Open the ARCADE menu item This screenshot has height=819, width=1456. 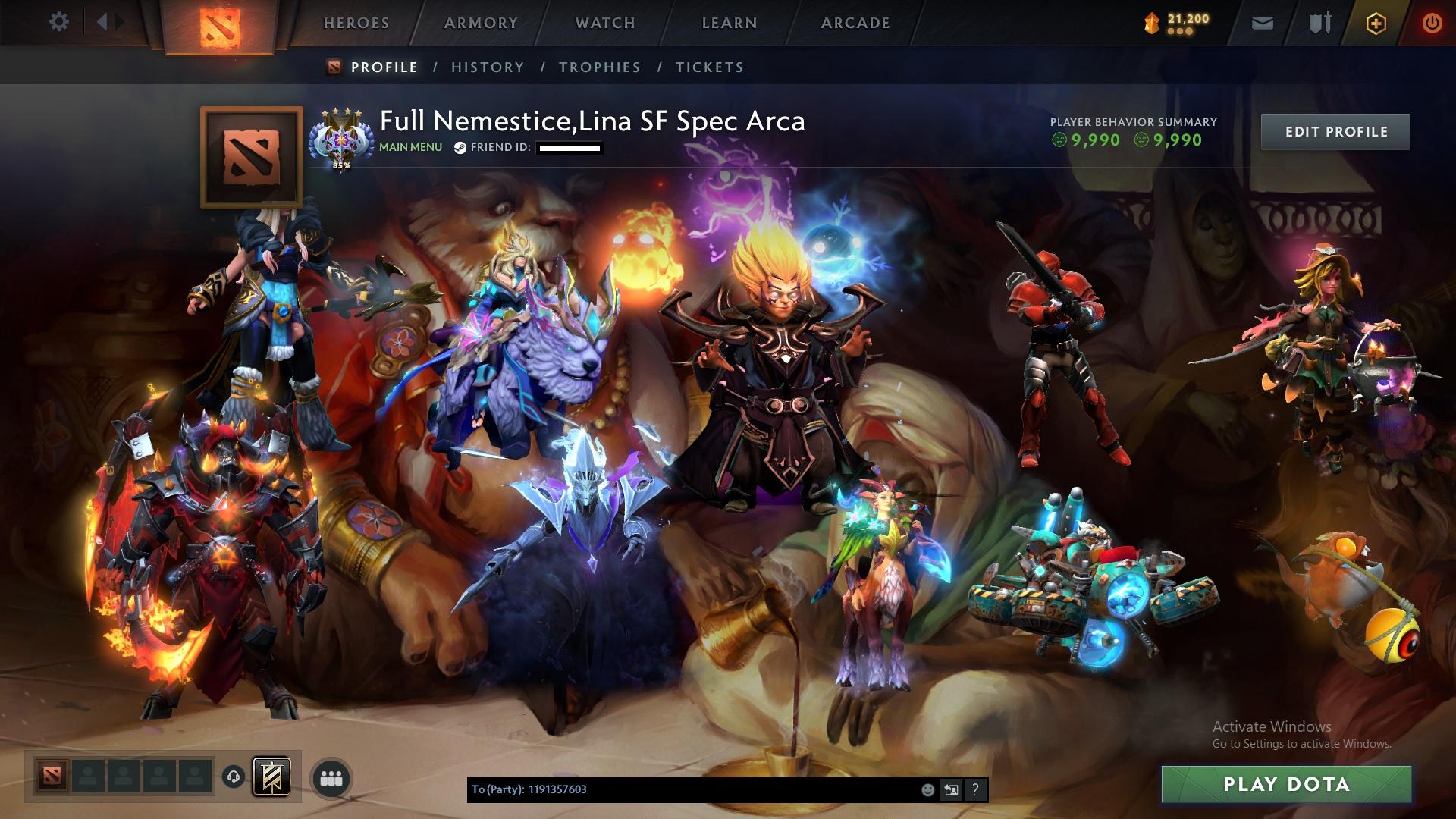(x=855, y=23)
